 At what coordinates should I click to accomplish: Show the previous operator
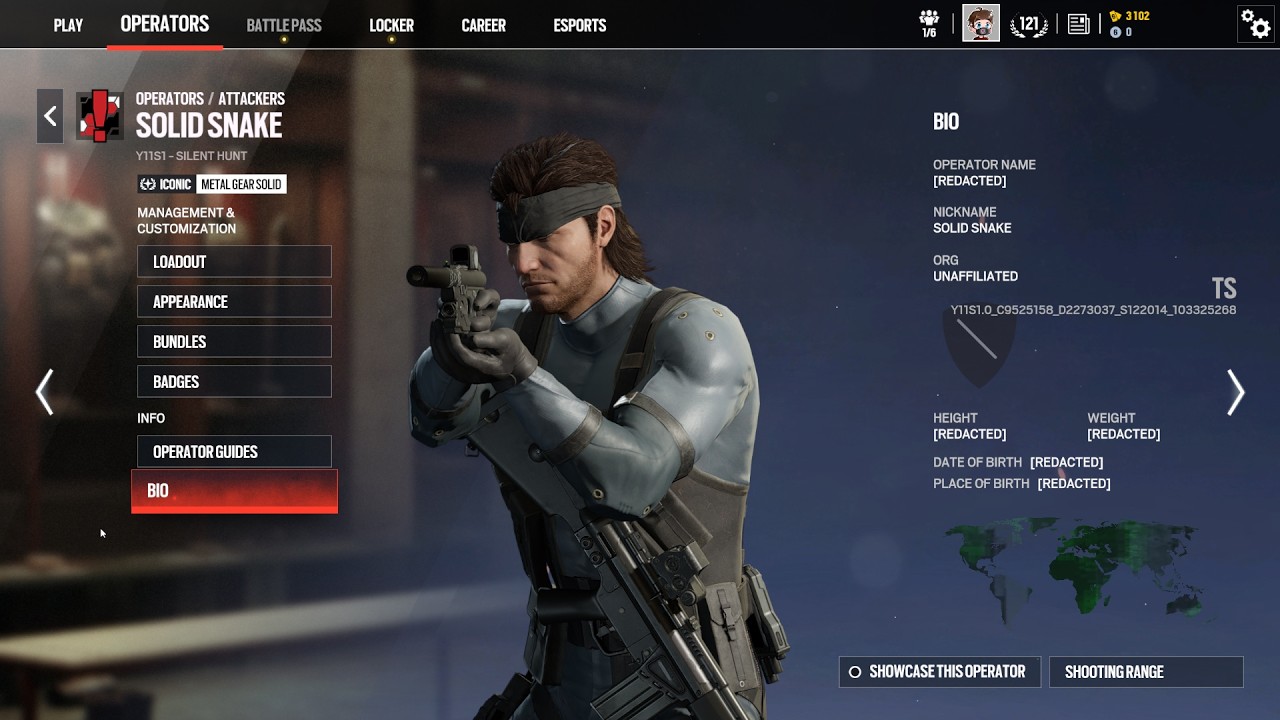coord(45,392)
